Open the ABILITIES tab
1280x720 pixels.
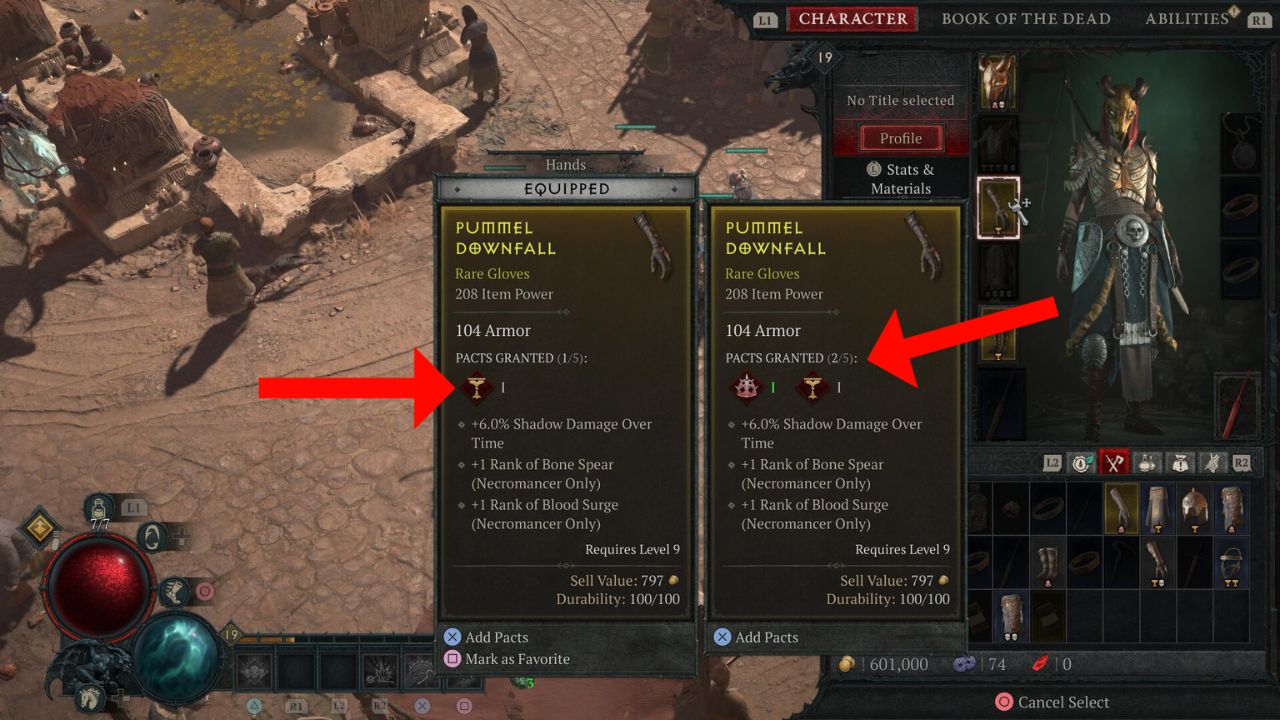click(1188, 18)
